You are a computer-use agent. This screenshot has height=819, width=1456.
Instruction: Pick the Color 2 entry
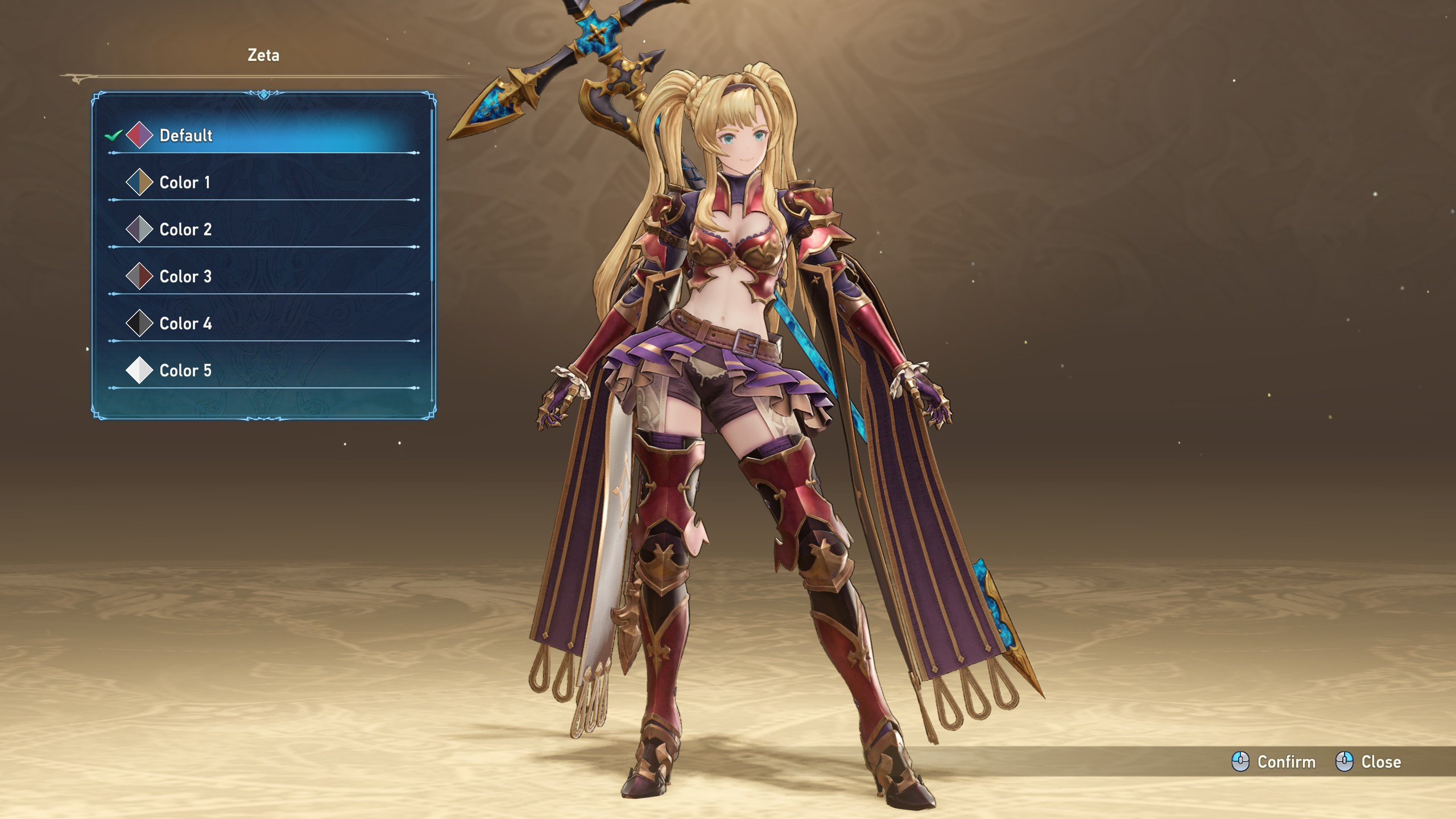(x=185, y=230)
